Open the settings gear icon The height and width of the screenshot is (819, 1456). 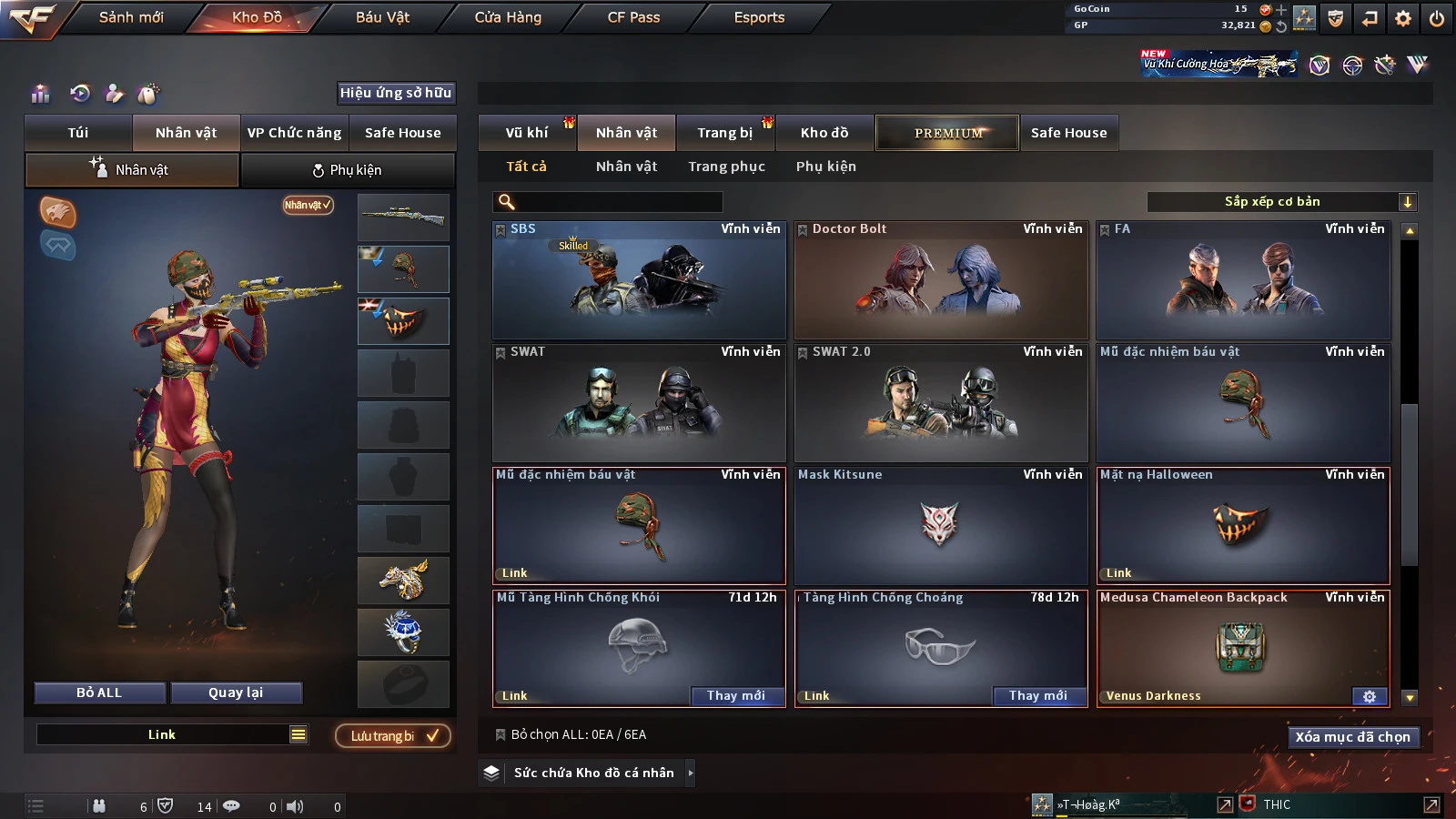tap(1403, 18)
